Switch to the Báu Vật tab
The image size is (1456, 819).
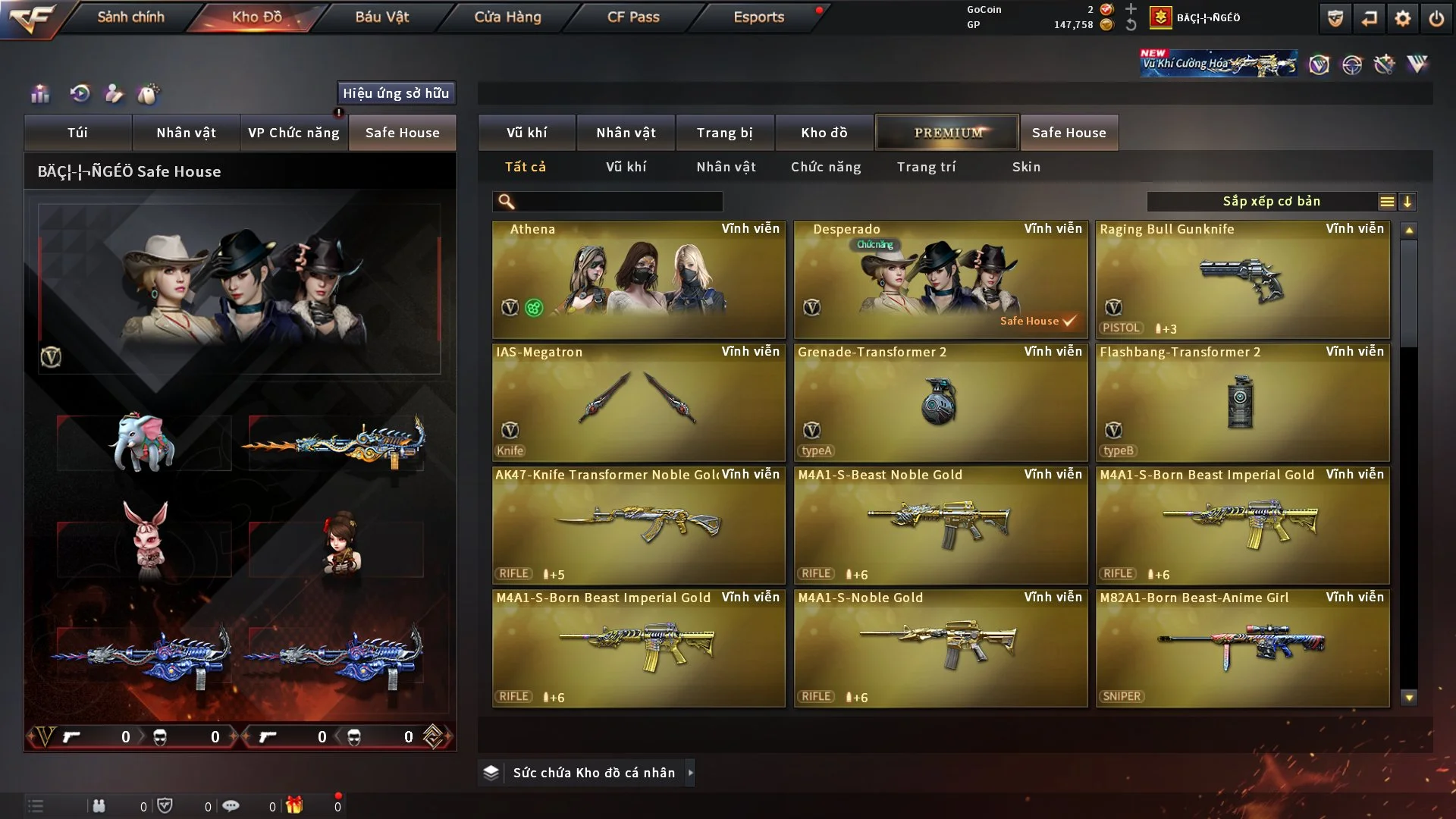point(381,17)
